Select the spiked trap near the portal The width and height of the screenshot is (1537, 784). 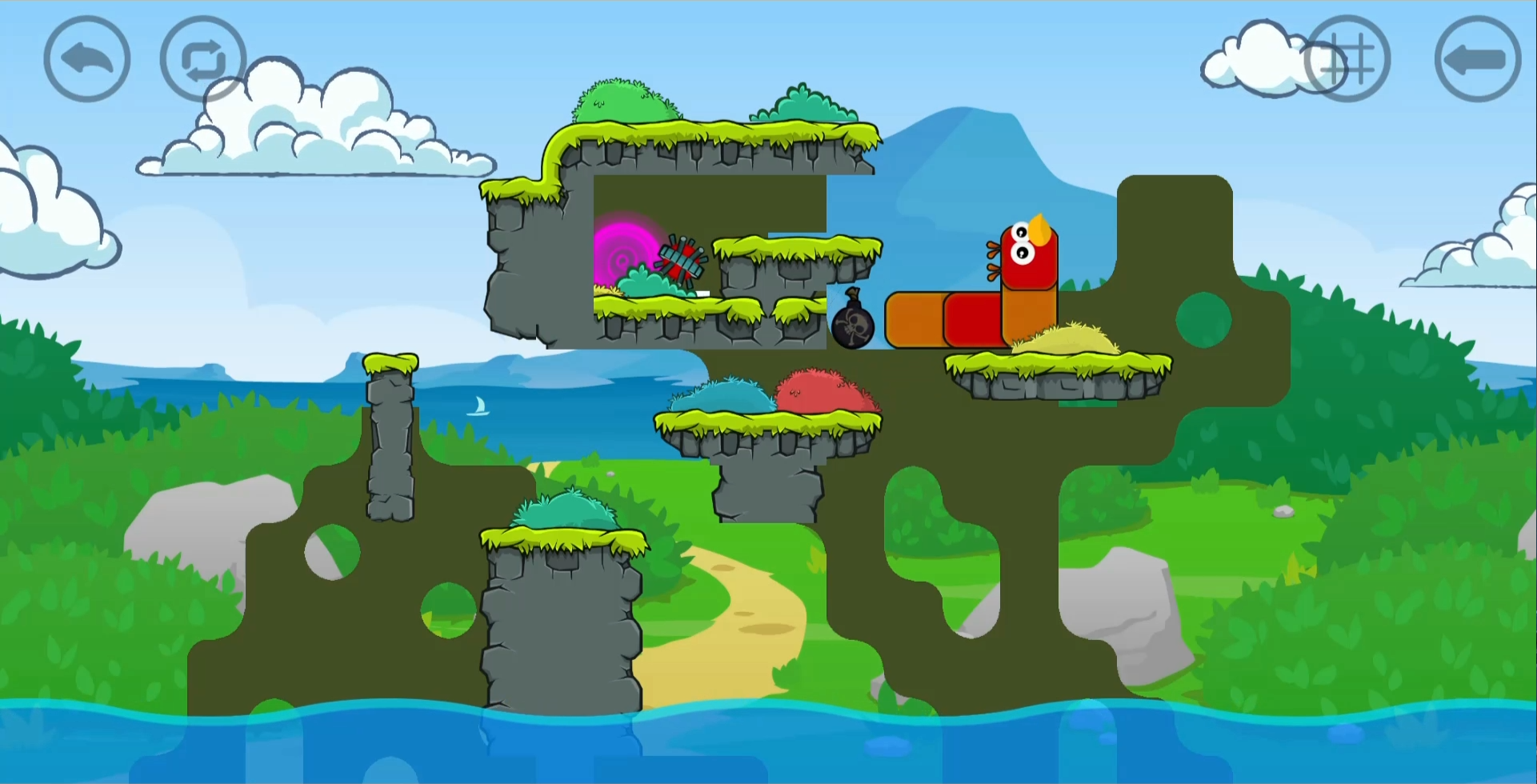point(680,260)
